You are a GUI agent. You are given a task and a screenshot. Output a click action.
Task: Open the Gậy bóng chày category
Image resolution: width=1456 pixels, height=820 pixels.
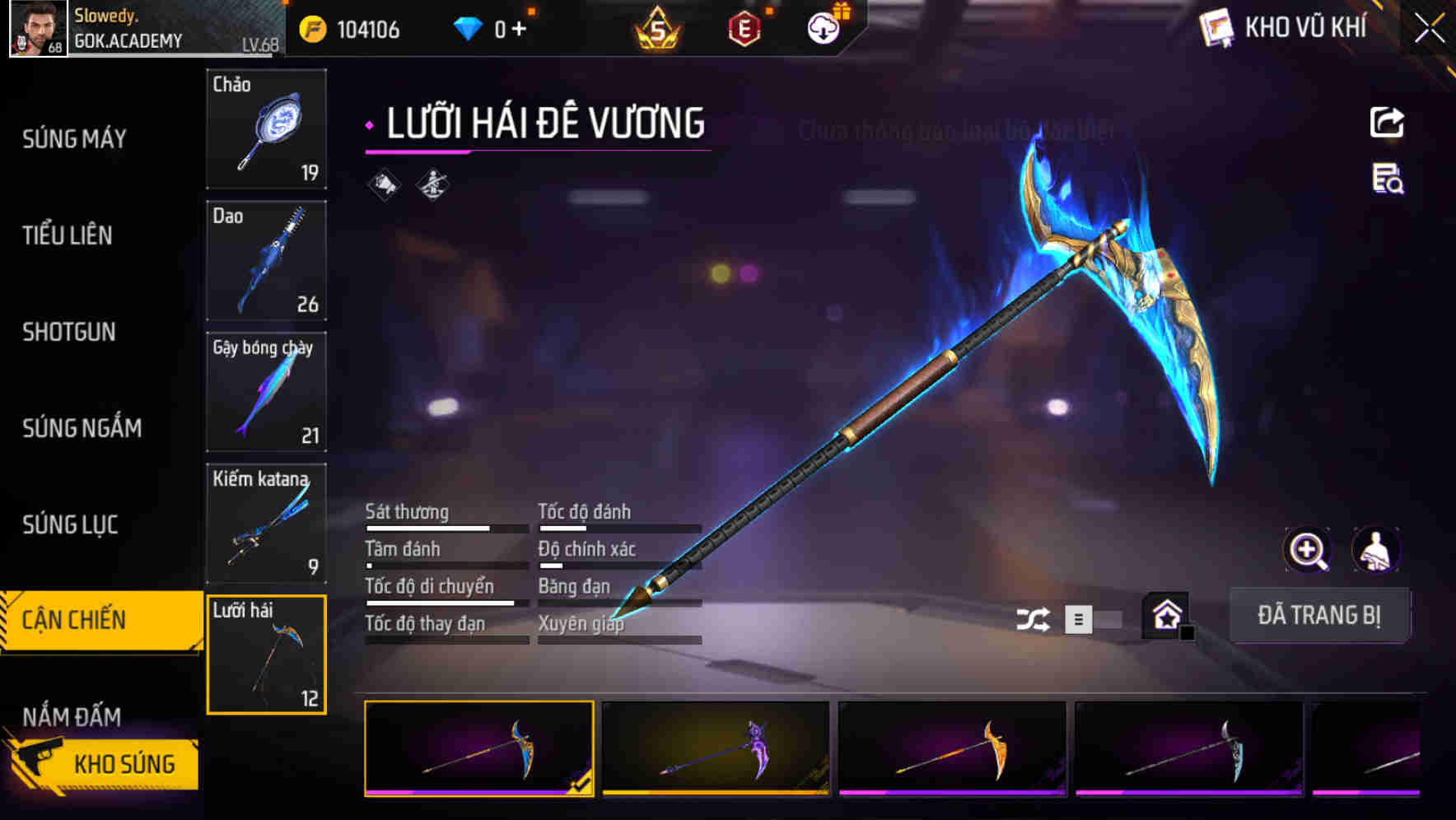coord(266,392)
